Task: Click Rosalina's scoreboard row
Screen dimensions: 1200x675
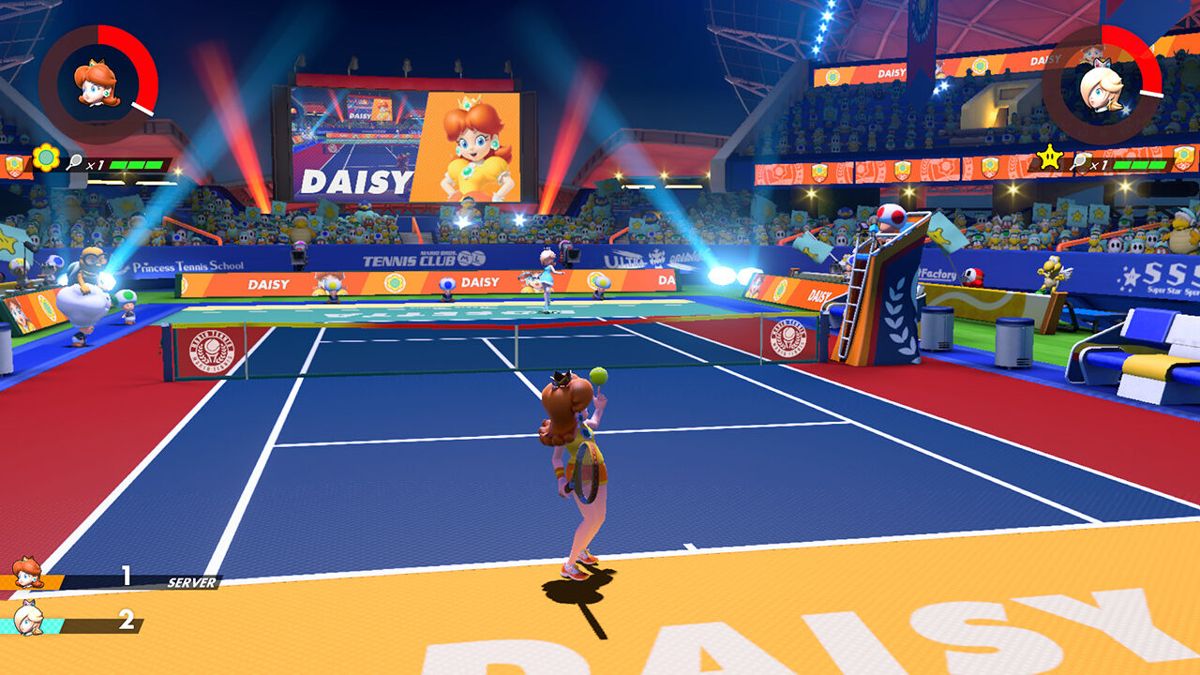Action: (75, 622)
